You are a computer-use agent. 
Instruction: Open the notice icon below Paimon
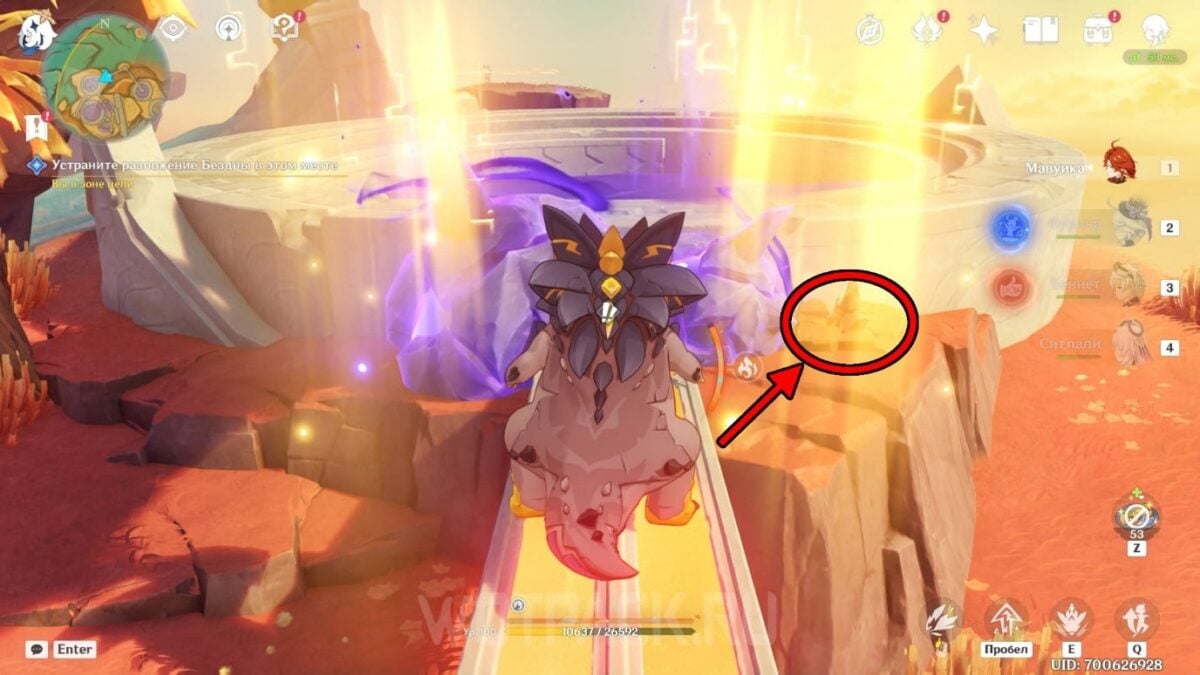(38, 127)
